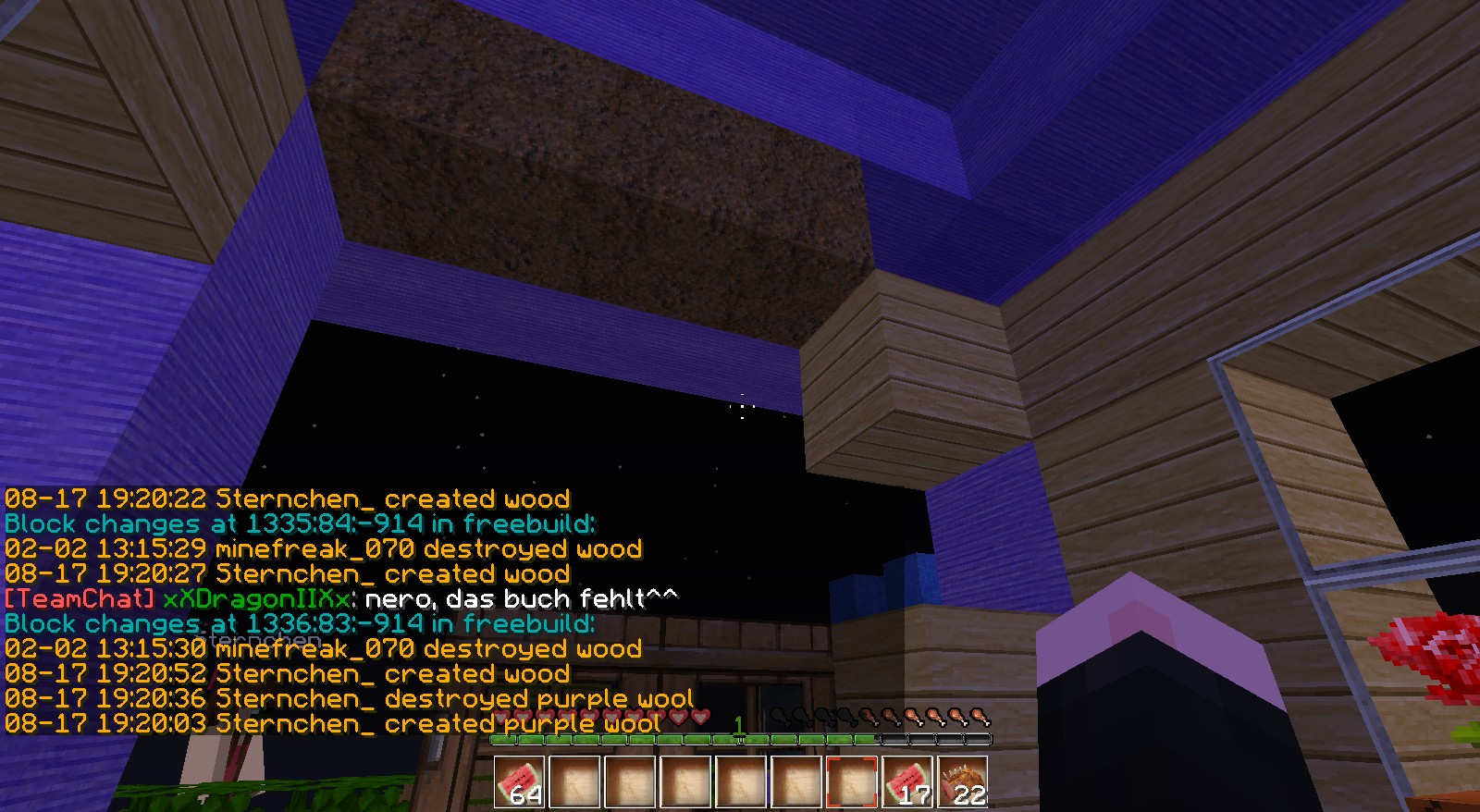Select the 17 melon slices hotbar slot
Viewport: 1480px width, 812px height.
point(907,782)
